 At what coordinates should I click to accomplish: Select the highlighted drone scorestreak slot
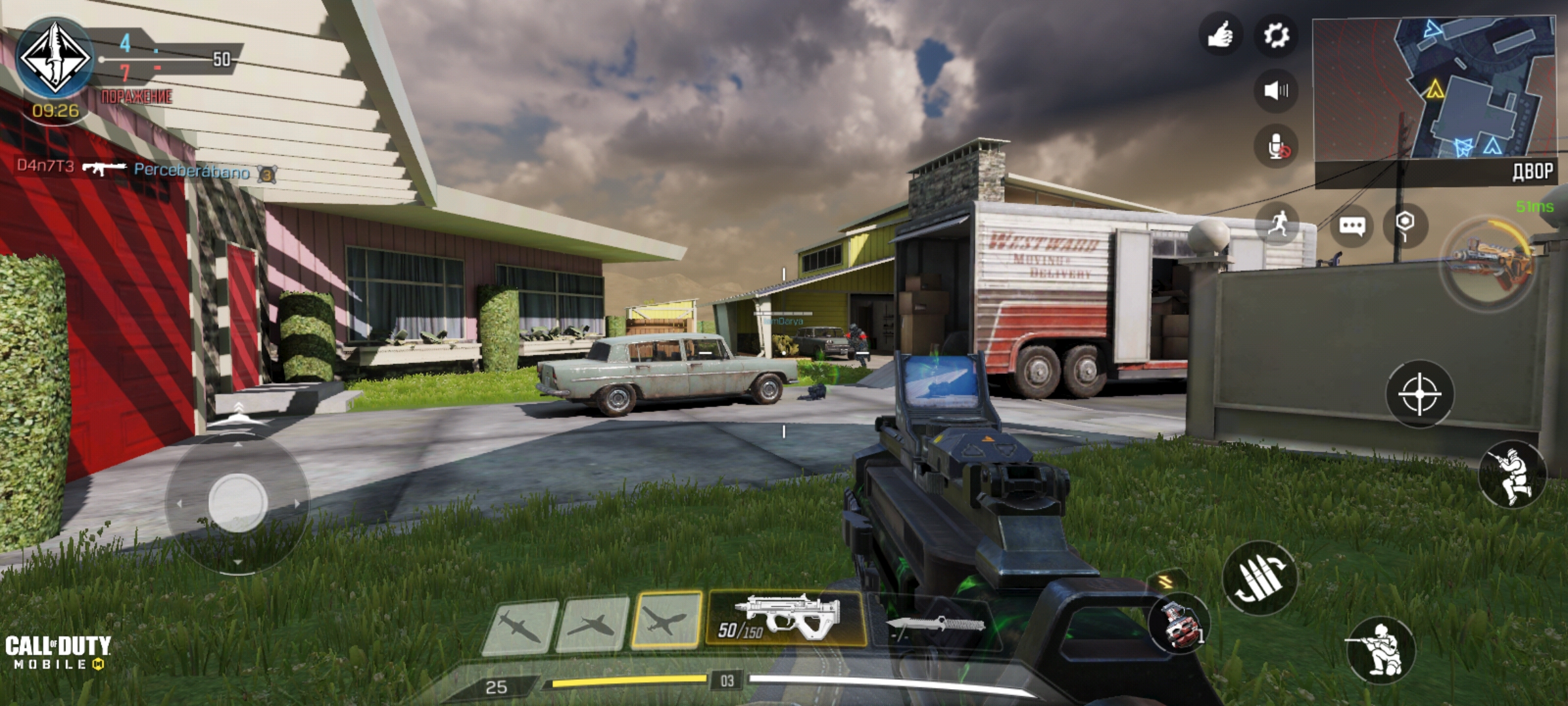(x=666, y=620)
